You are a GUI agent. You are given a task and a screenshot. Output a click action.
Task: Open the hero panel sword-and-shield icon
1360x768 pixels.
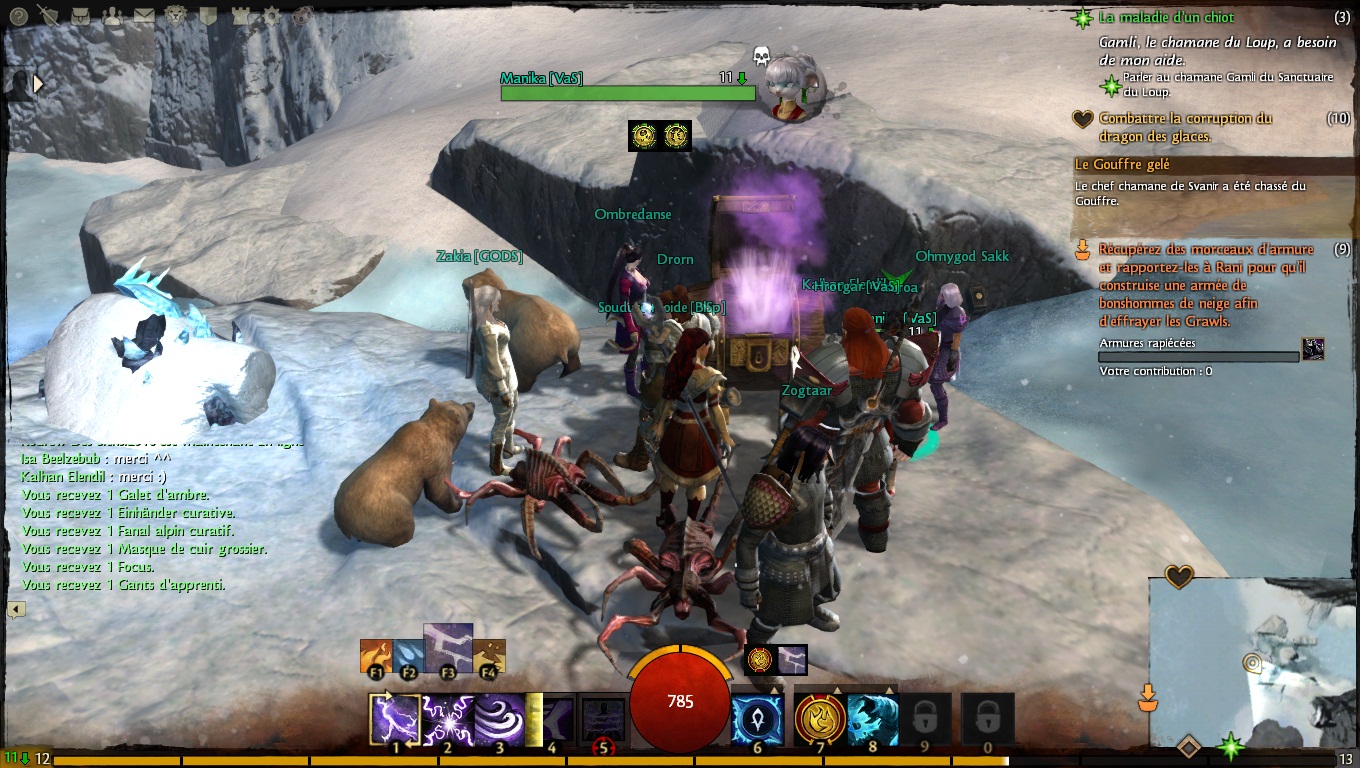(47, 16)
